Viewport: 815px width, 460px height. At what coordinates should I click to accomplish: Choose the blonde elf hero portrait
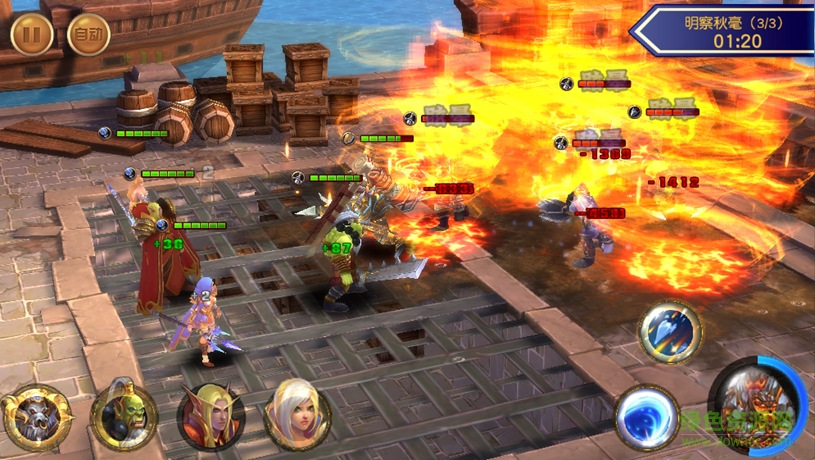point(211,416)
